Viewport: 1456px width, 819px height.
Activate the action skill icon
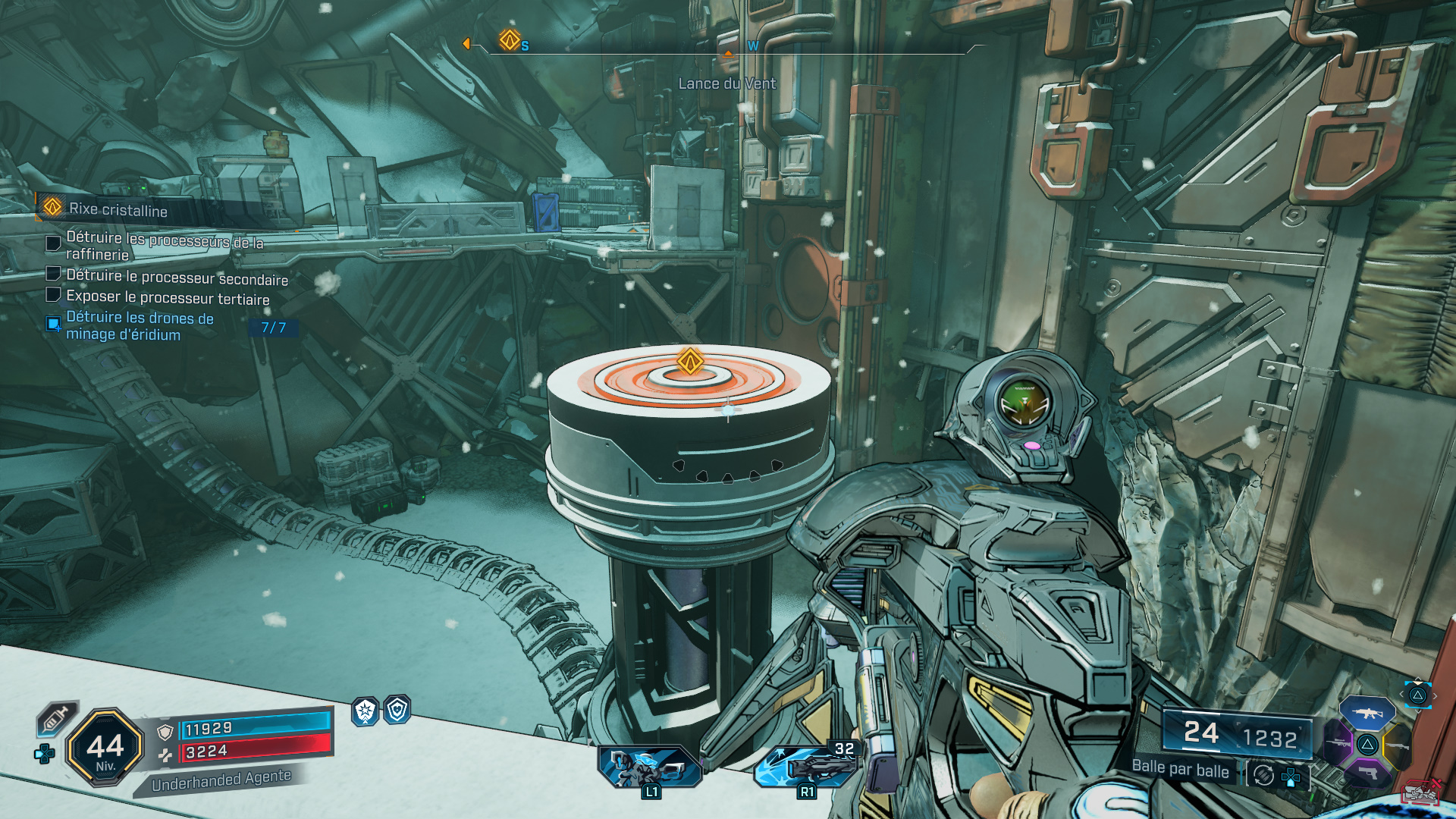tap(650, 766)
